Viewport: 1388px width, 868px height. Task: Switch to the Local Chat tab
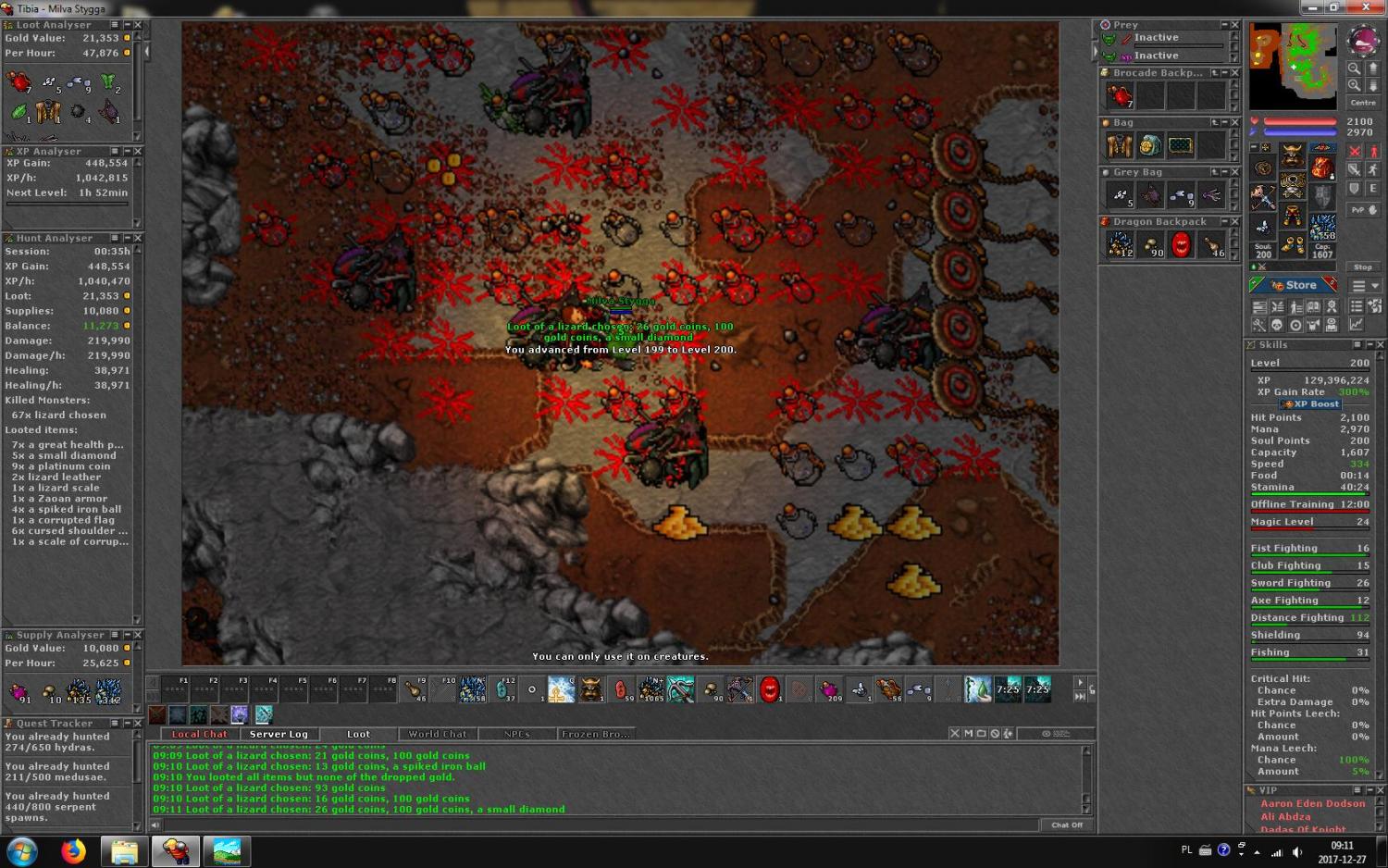click(x=199, y=734)
